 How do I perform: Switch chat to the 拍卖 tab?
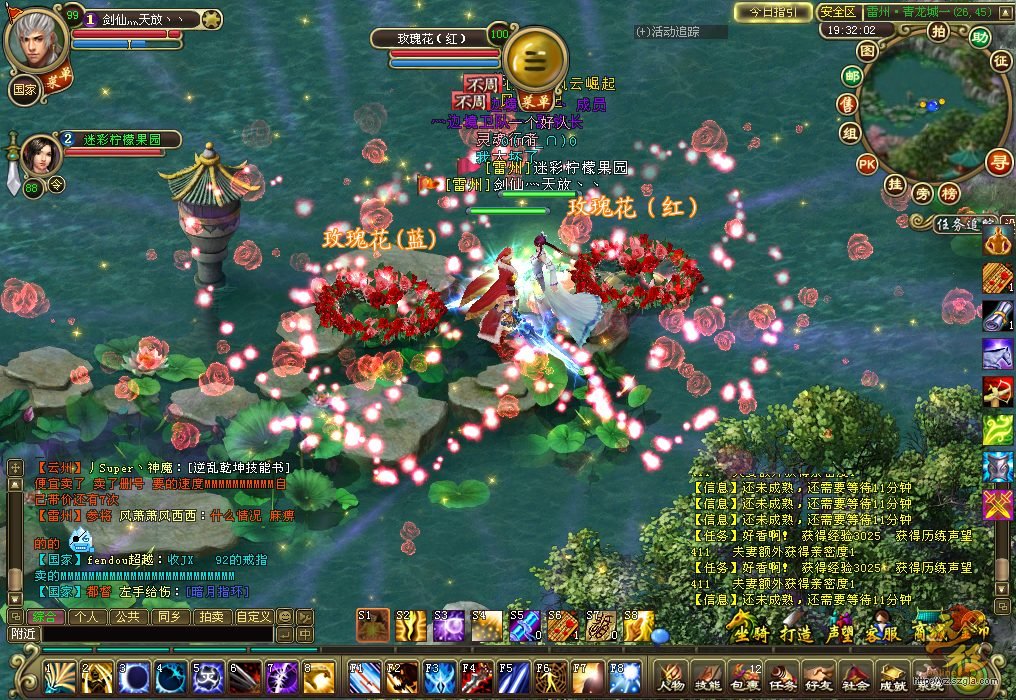(211, 617)
